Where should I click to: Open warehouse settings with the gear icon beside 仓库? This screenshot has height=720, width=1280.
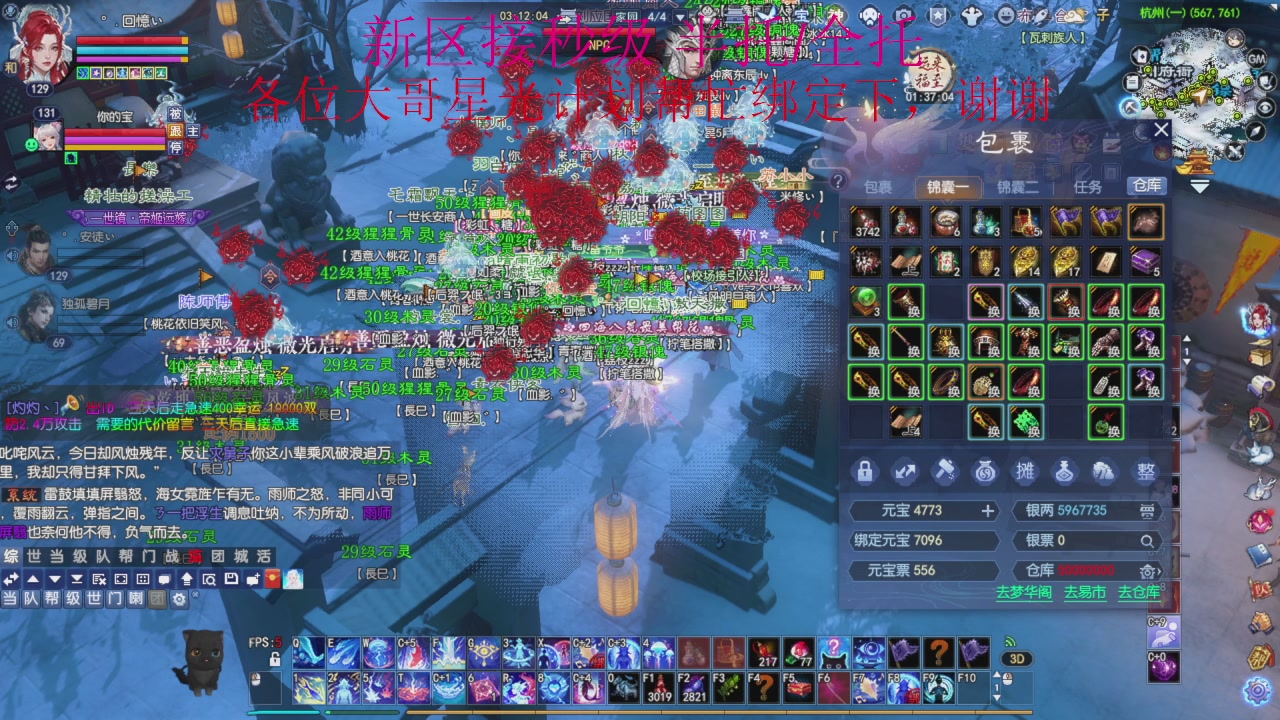[x=1148, y=572]
